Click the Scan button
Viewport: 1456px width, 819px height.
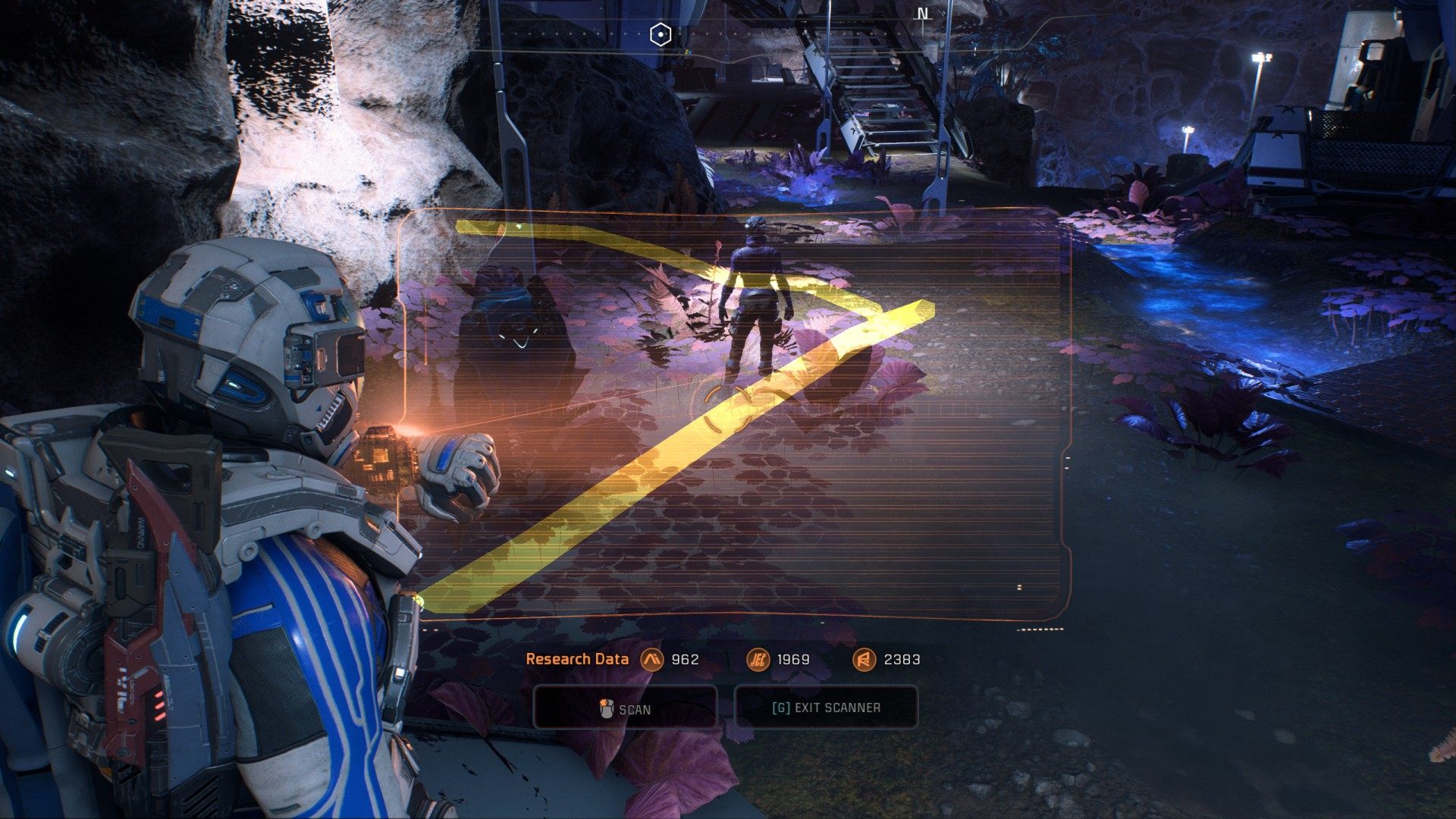pos(625,708)
